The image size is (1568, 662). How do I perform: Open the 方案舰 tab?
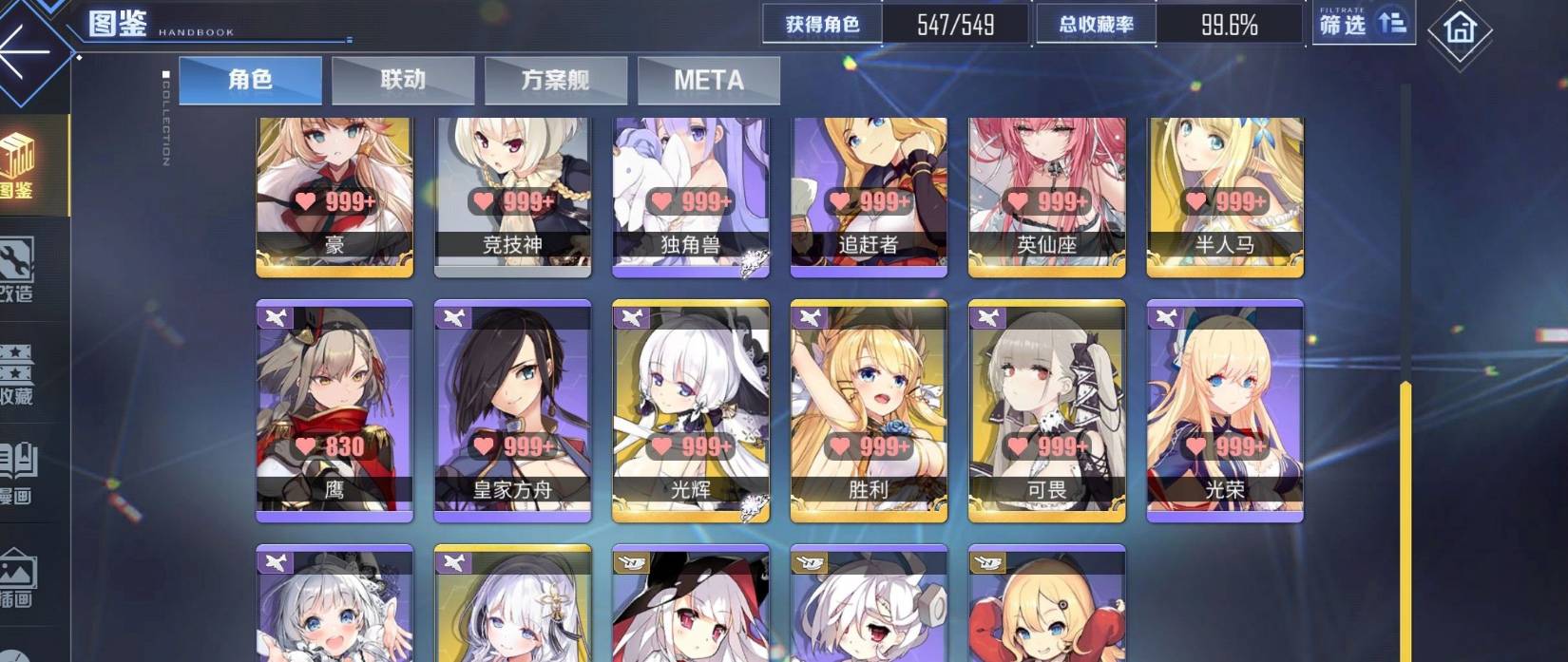(x=556, y=80)
